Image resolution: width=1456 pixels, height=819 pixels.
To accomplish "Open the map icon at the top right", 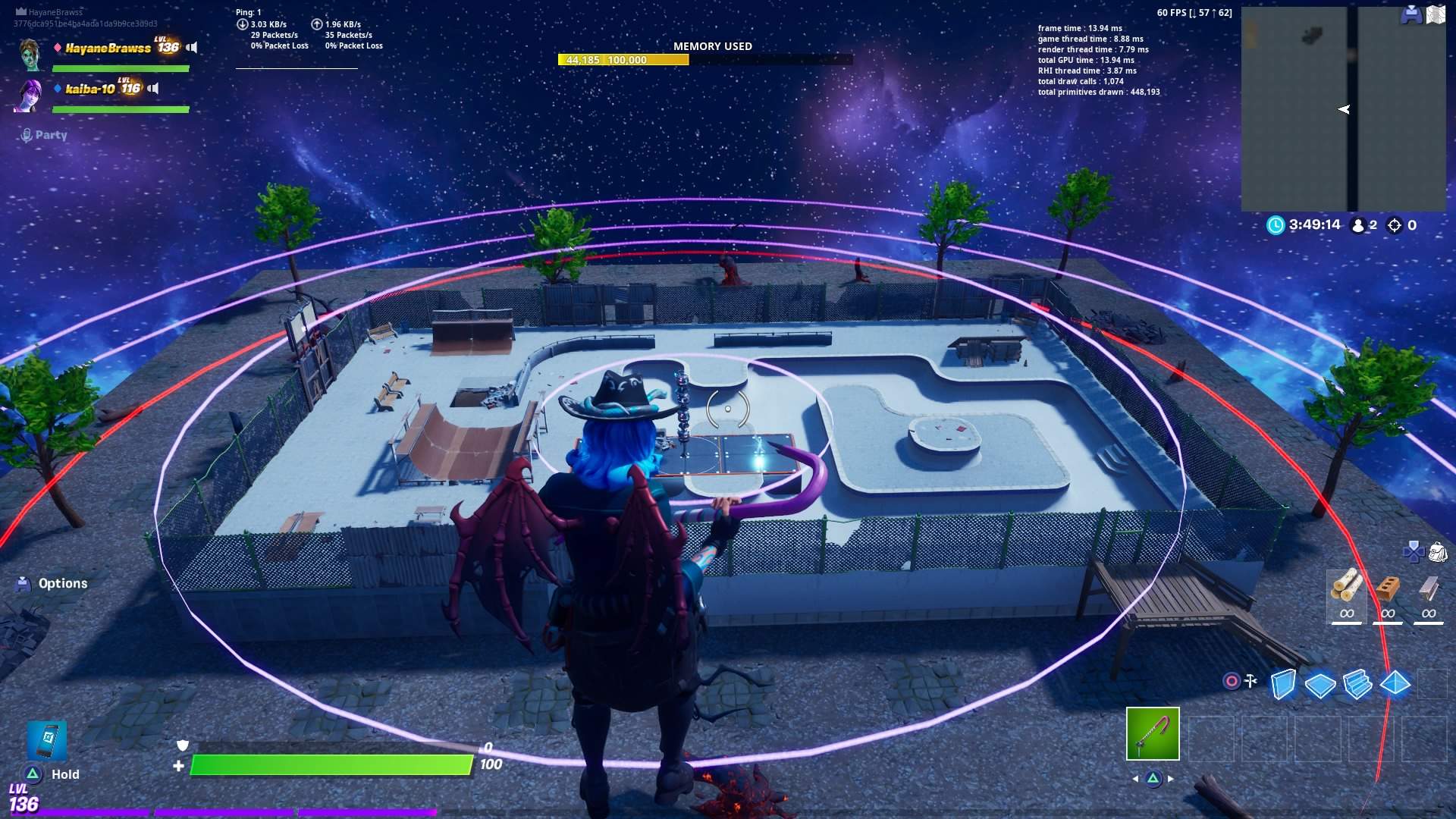I will [1436, 14].
